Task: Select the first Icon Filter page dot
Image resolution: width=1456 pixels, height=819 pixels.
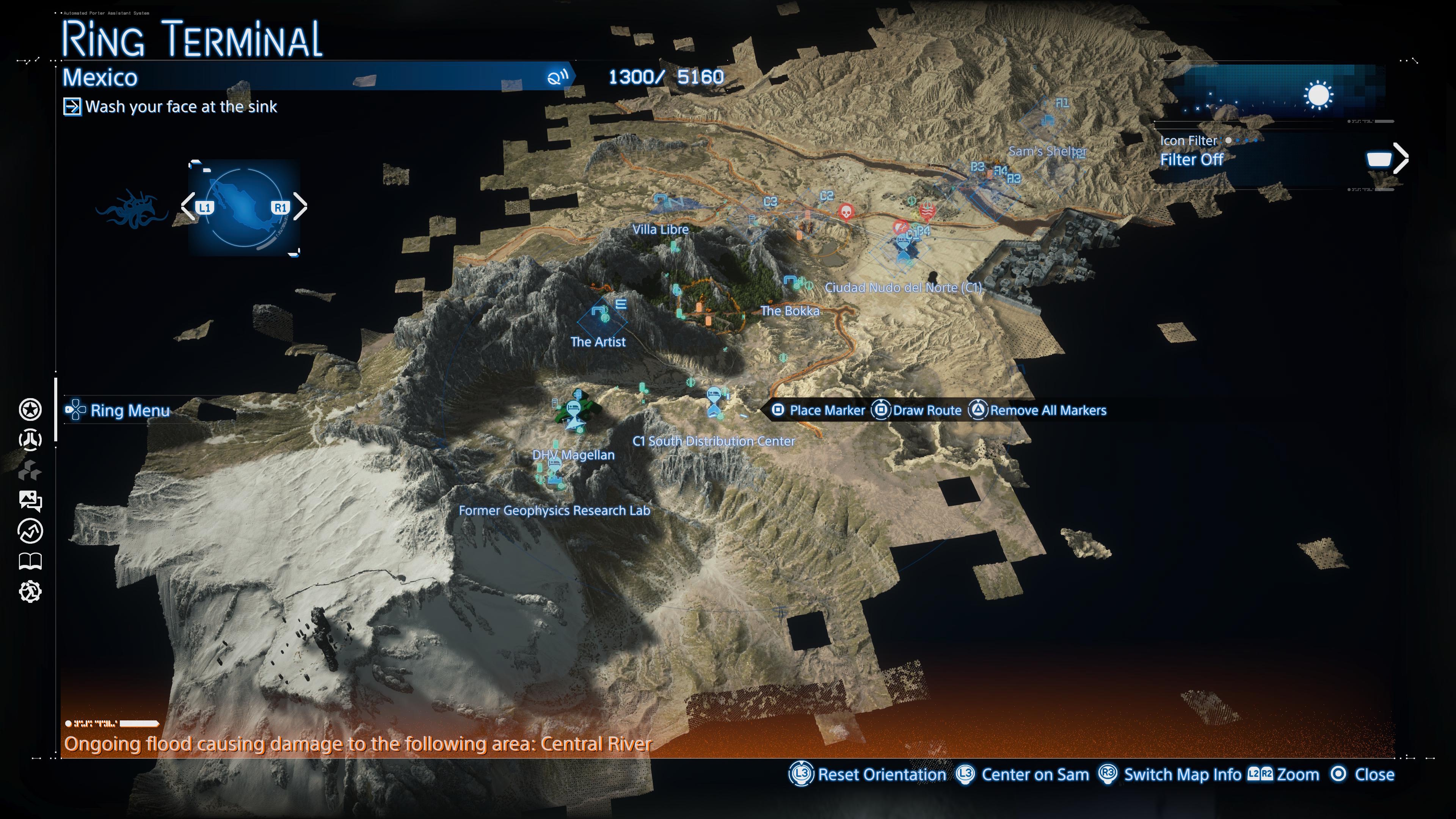Action: (1228, 141)
